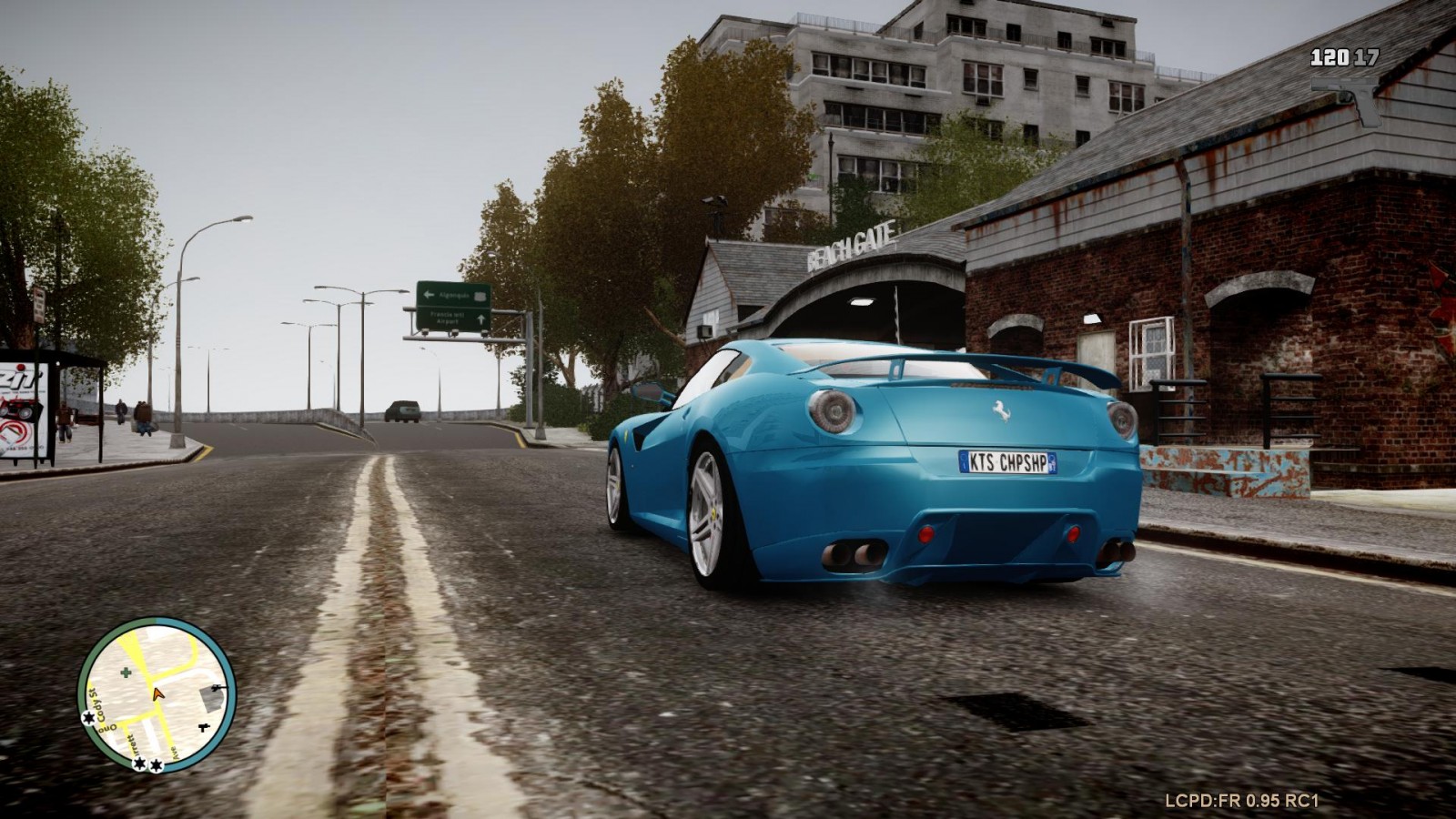Viewport: 1456px width, 819px height.
Task: Select the orange player arrow on minimap
Action: [158, 693]
